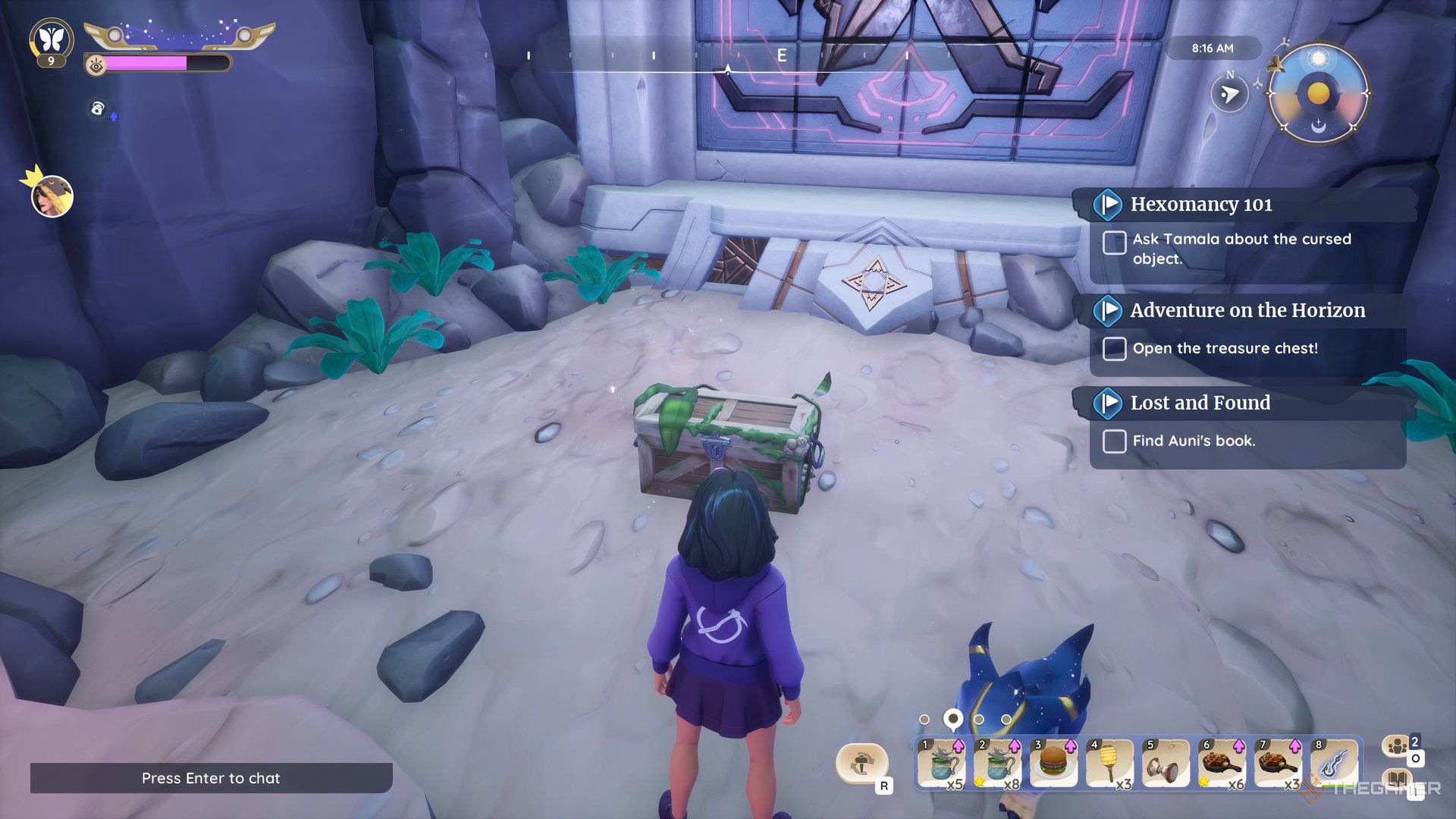Open the build mode hammer button
This screenshot has height=819, width=1456.
pos(861,763)
